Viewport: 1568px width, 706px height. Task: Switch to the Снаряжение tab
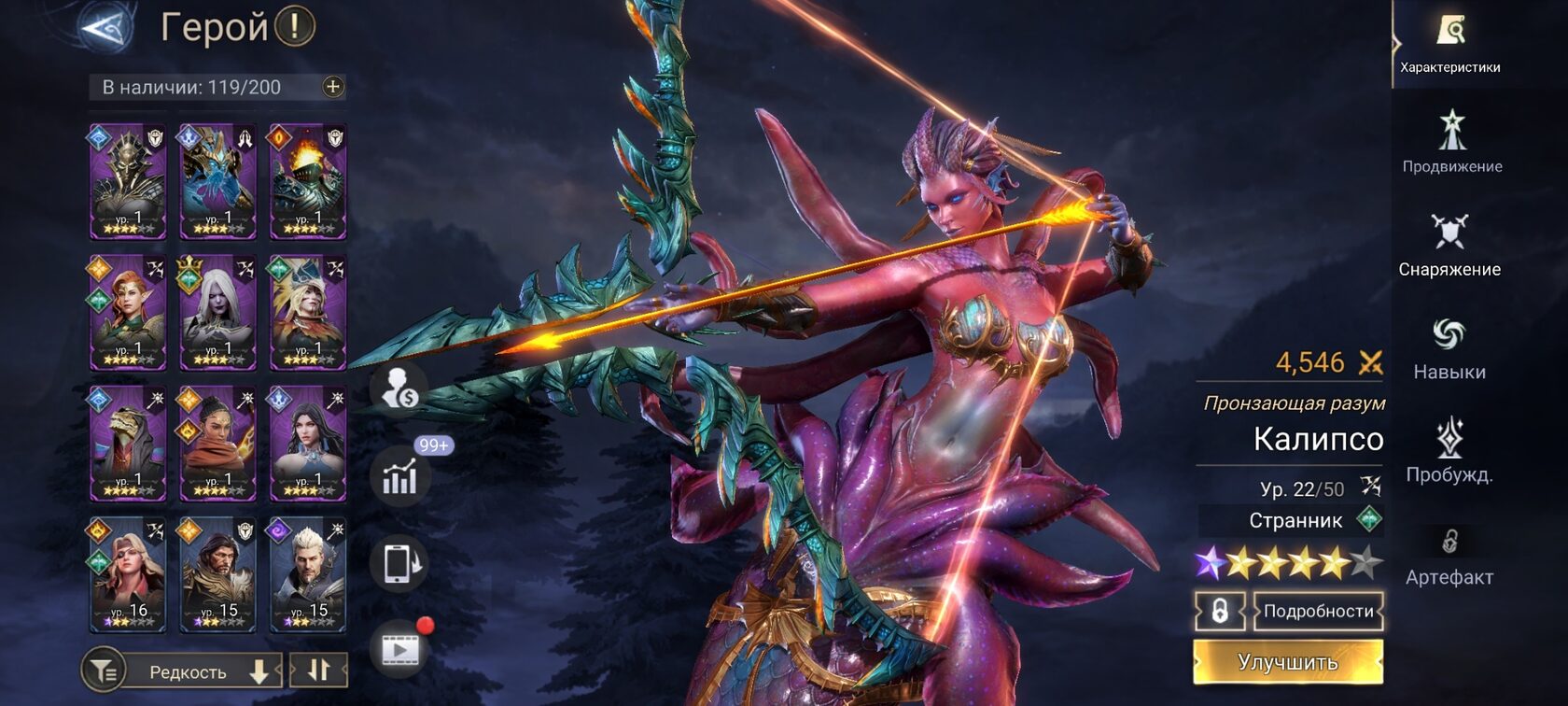[1449, 245]
